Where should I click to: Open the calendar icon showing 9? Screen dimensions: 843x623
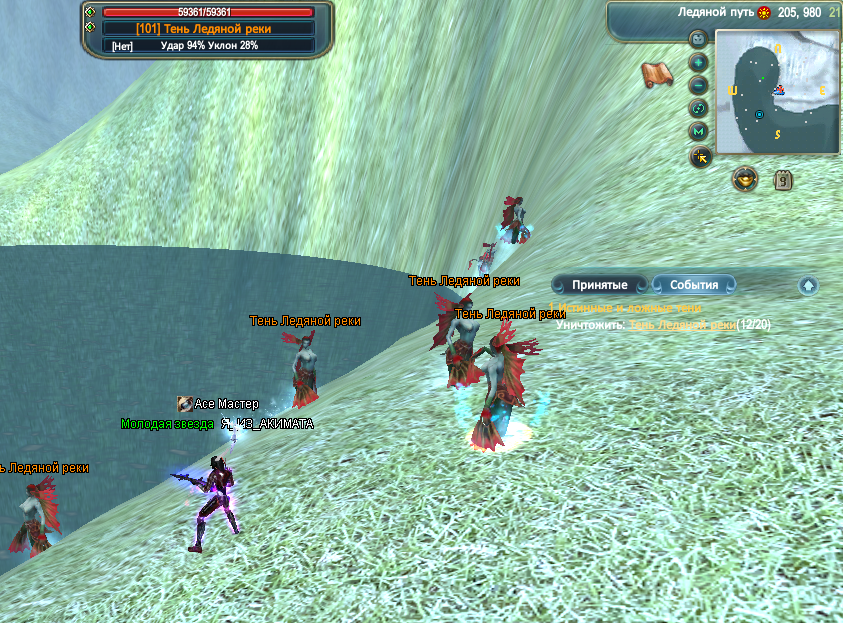click(783, 180)
